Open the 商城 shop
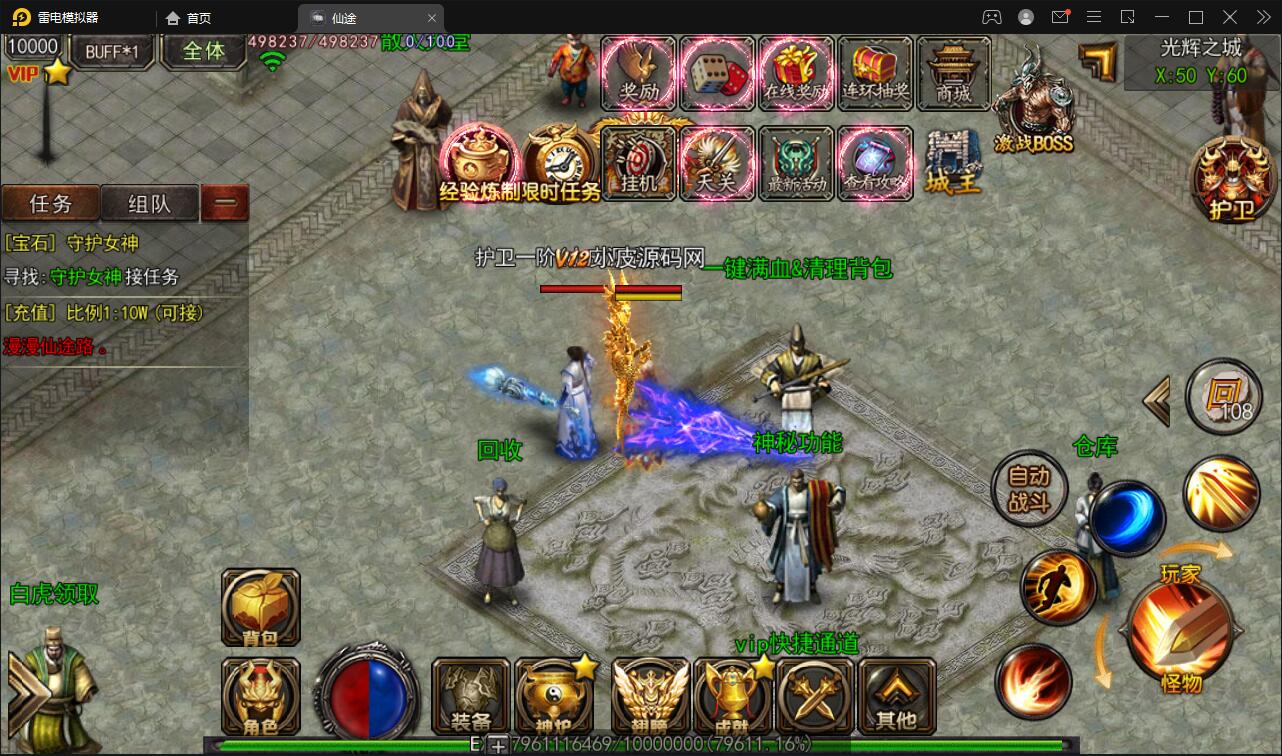The width and height of the screenshot is (1282, 756). [x=953, y=72]
